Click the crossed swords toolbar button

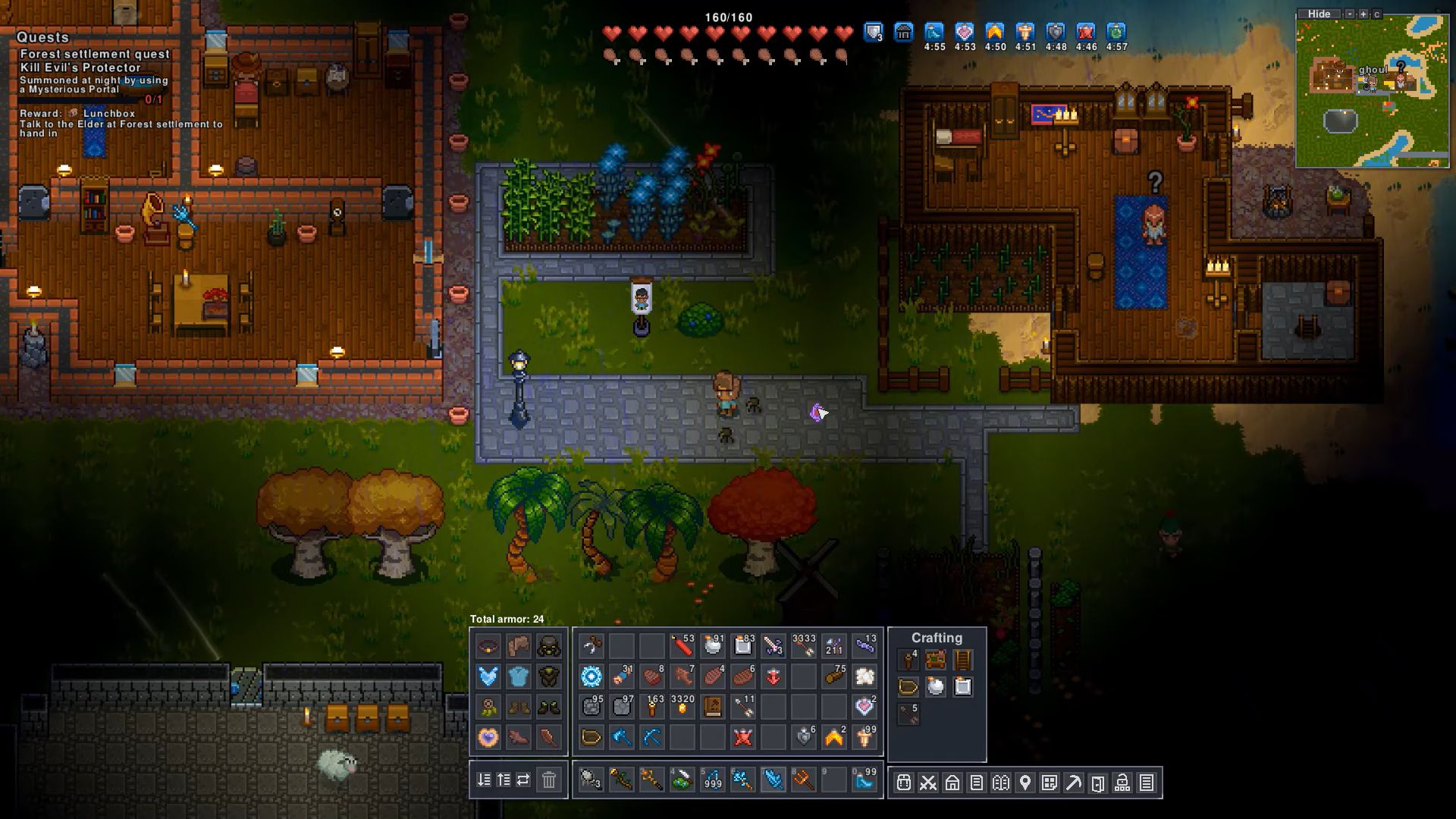(927, 783)
